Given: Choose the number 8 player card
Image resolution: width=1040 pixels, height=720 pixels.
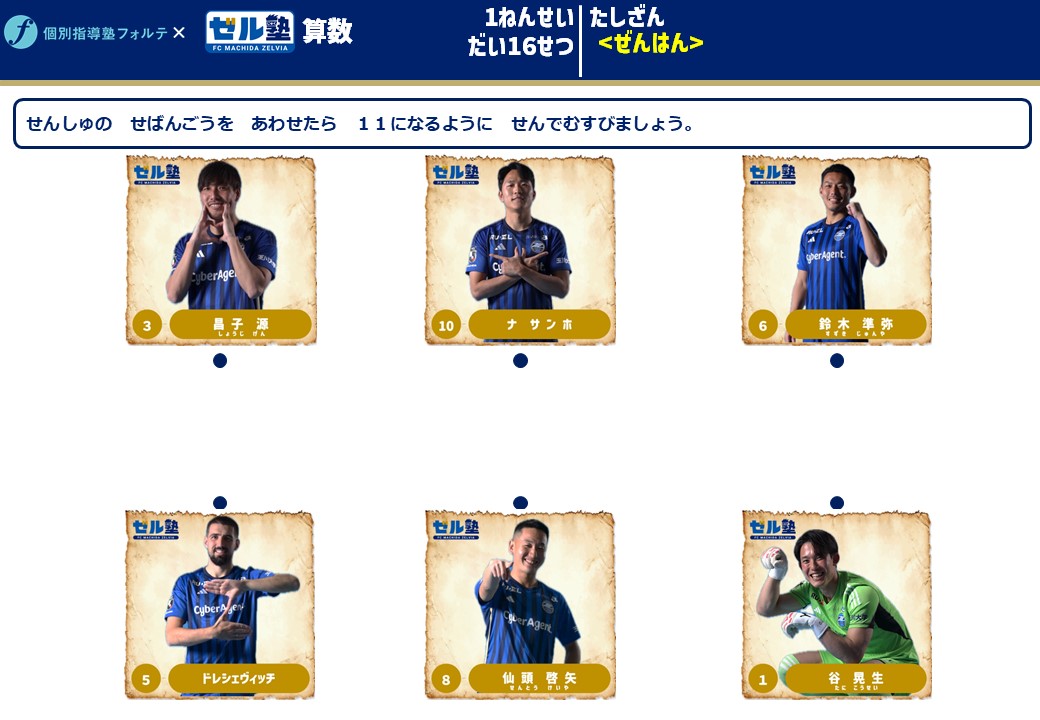Looking at the screenshot, I should click(x=520, y=605).
